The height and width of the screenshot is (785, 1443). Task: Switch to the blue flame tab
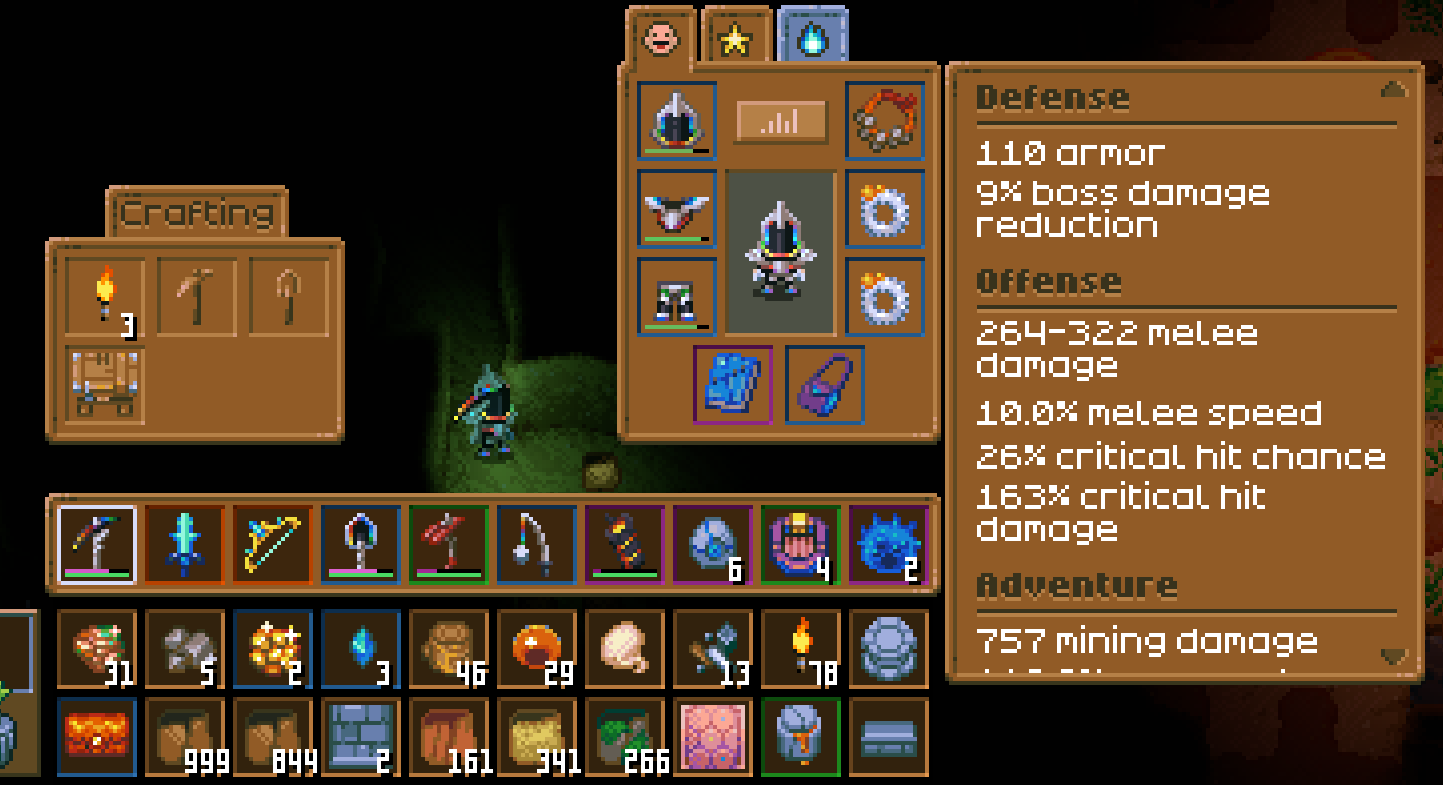812,40
